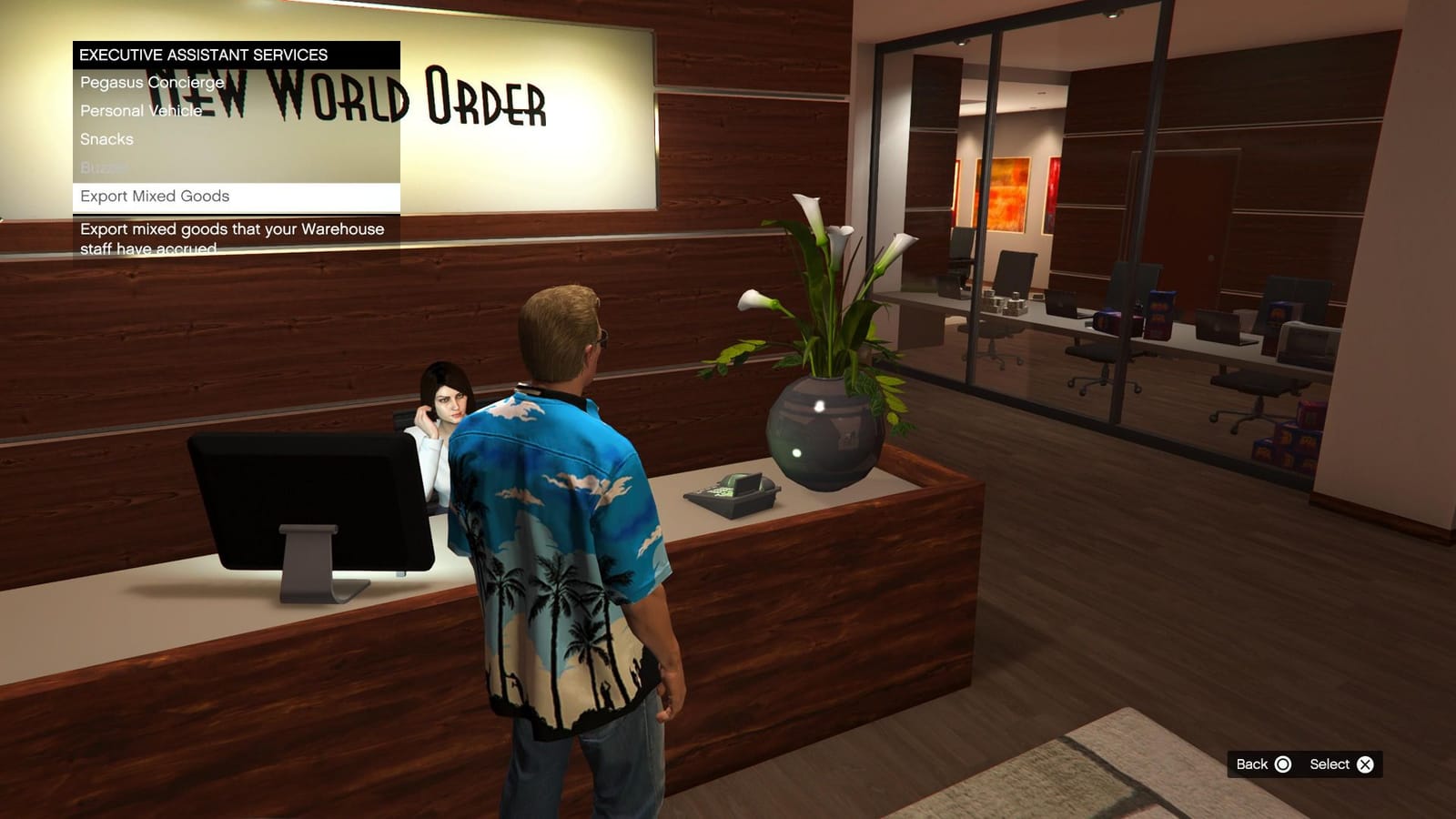Click the grayed-out Buzzer option

(102, 167)
